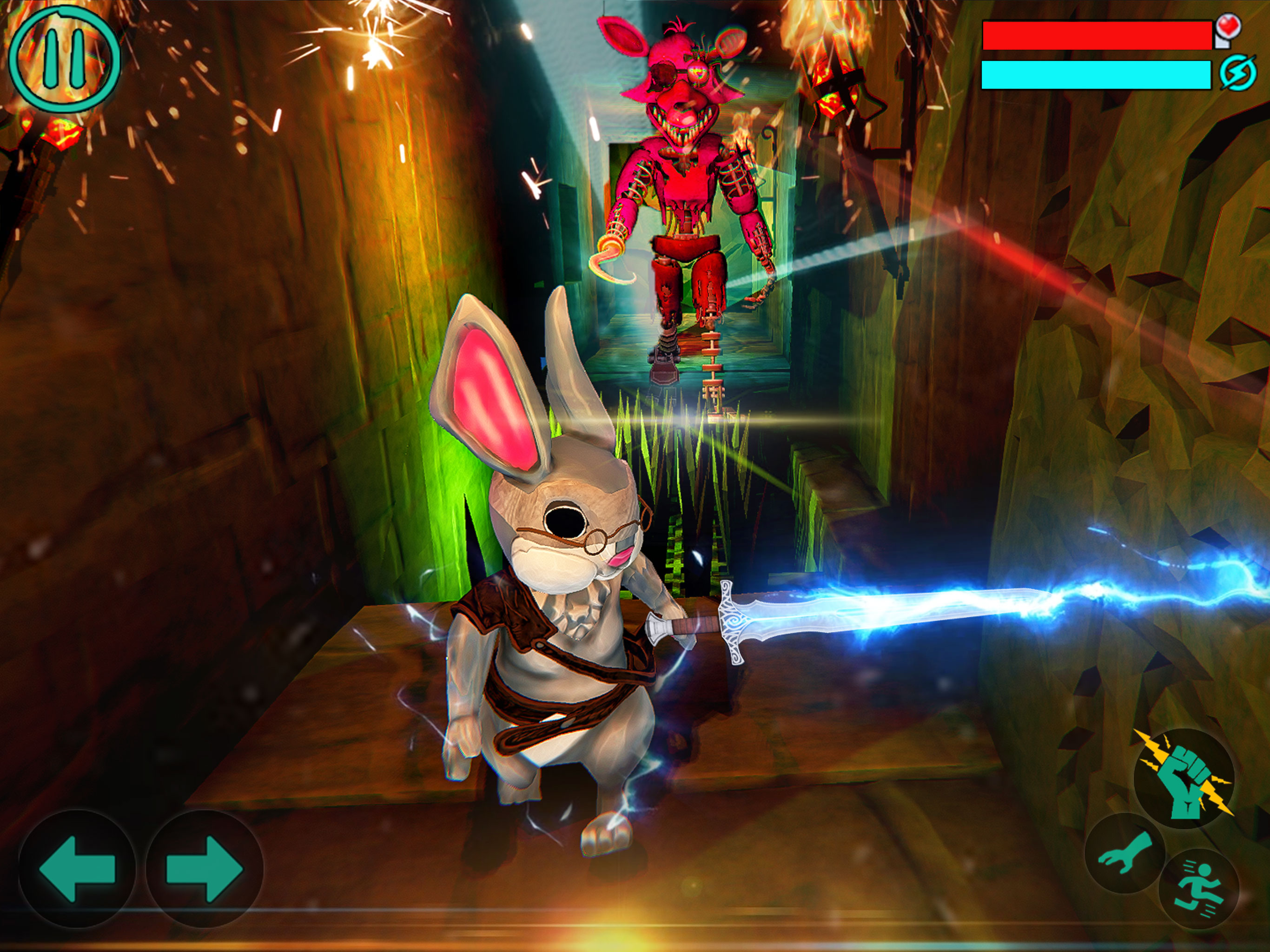Screen dimensions: 1270x952
Task: Trigger the running figure sprint button
Action: tap(1199, 888)
